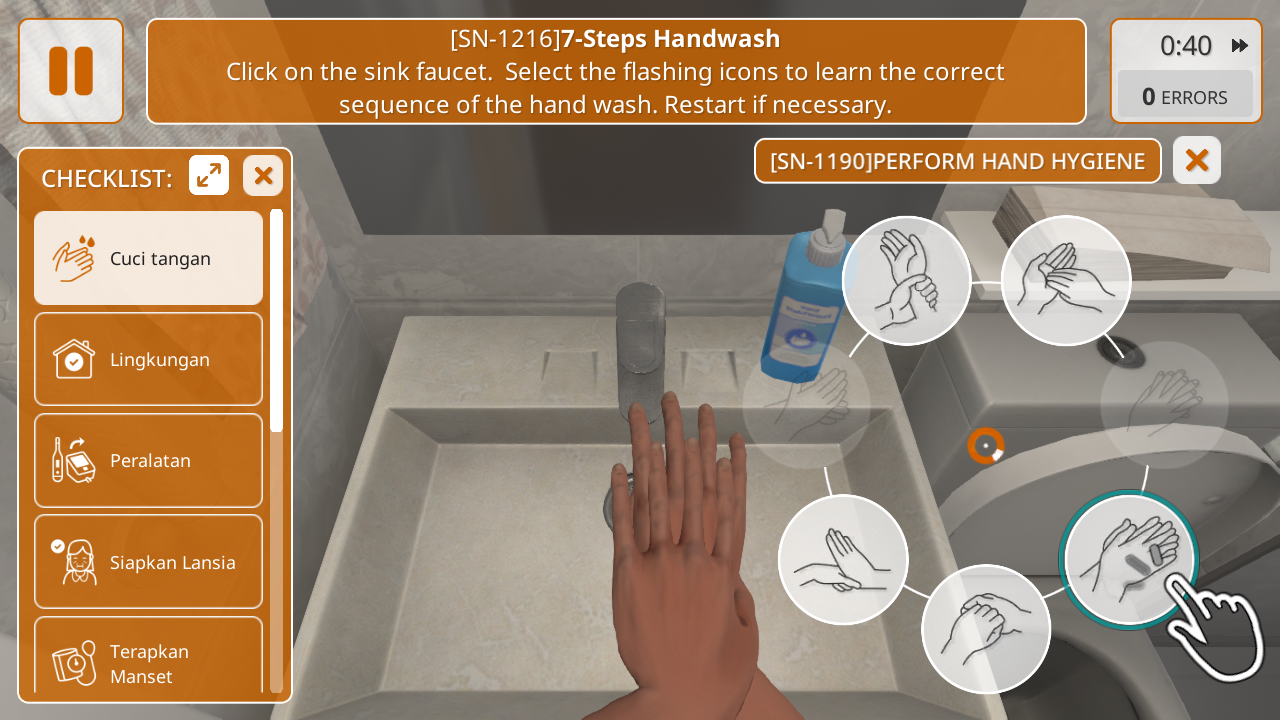Choose the thumb-rubbing handwash step icon
This screenshot has height=720, width=1280.
coord(986,629)
